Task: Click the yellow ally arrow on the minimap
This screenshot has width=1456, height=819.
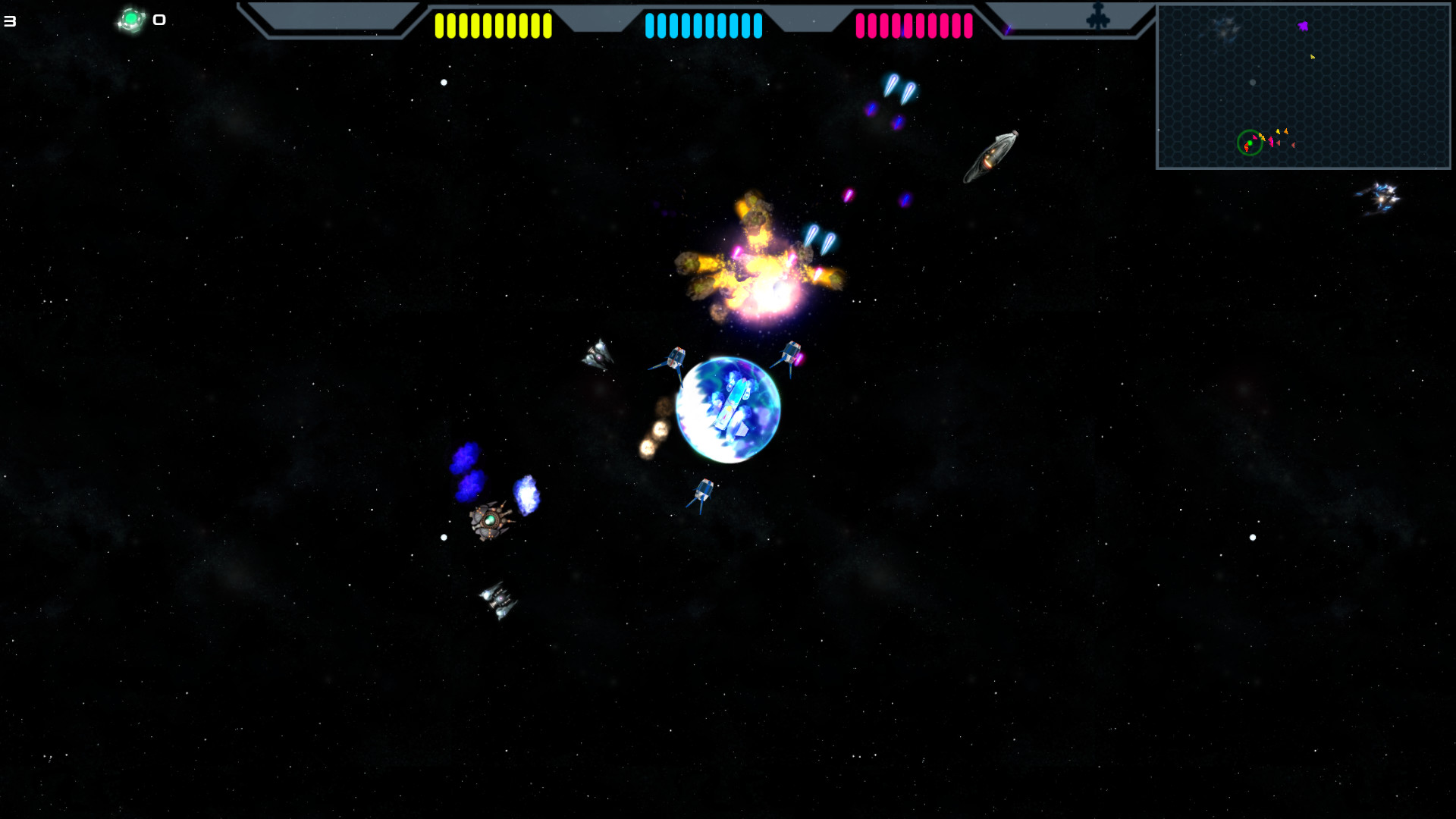Action: pyautogui.click(x=1313, y=57)
